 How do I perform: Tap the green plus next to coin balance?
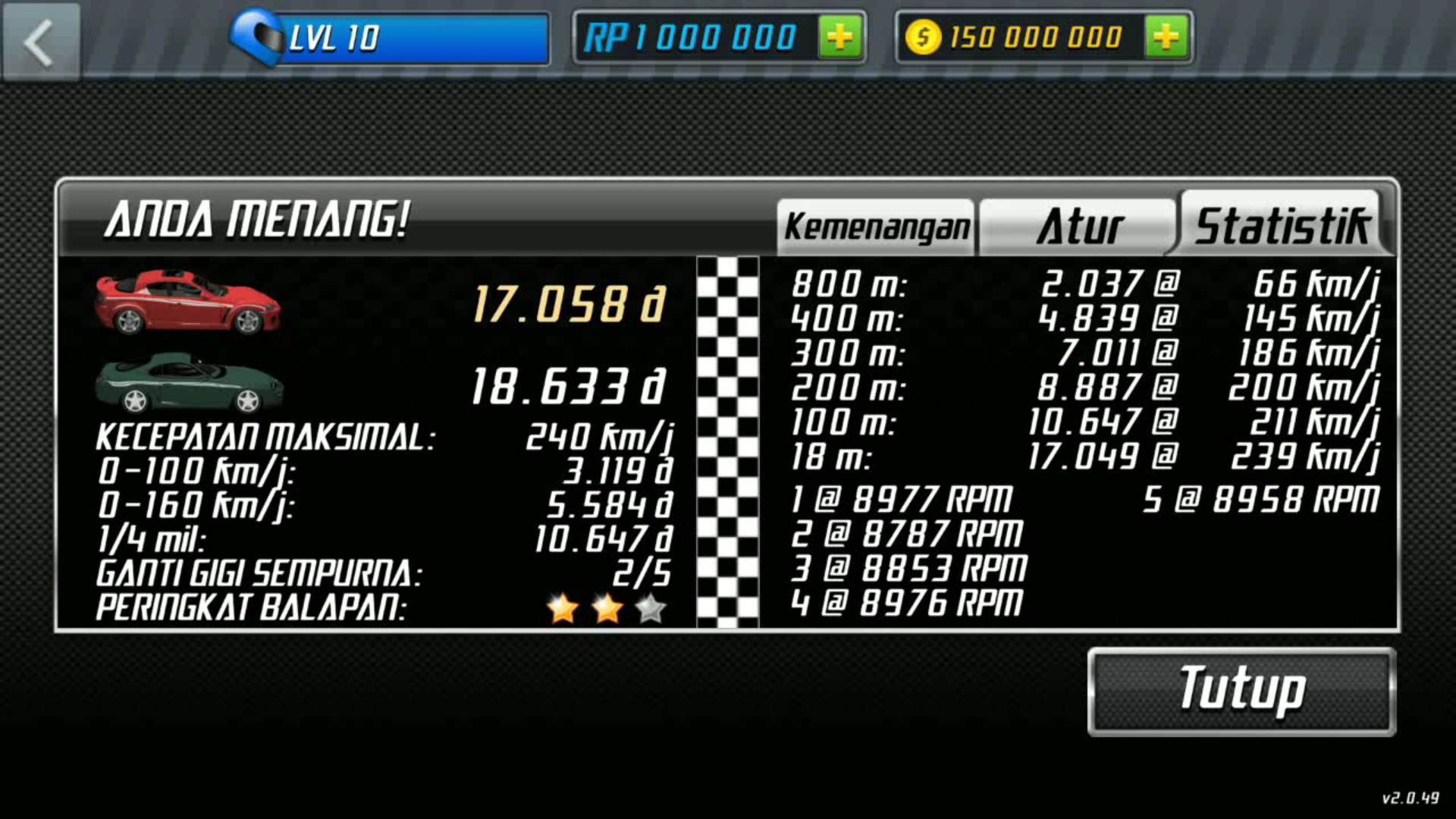point(1166,36)
